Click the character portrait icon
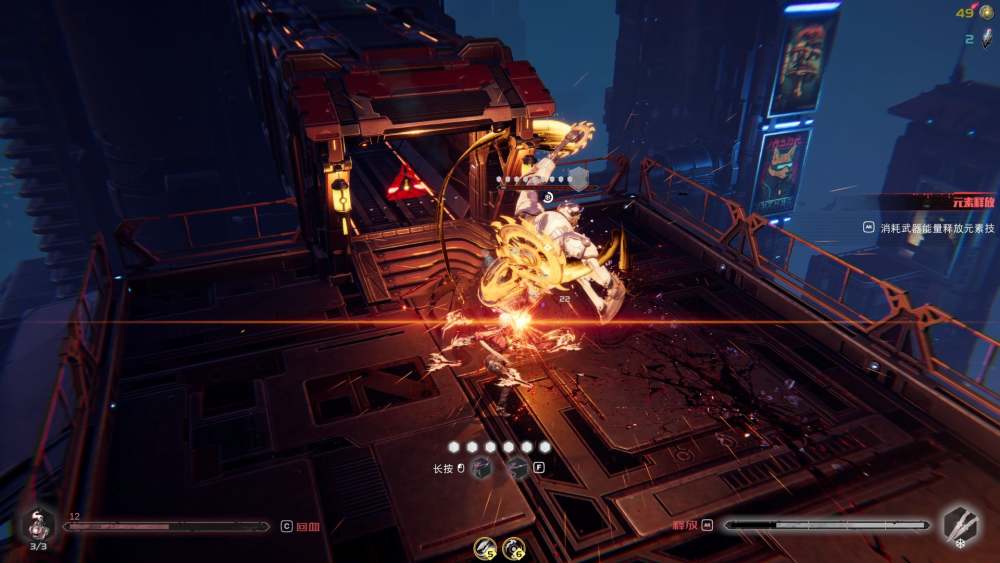The height and width of the screenshot is (563, 1000). tap(37, 523)
